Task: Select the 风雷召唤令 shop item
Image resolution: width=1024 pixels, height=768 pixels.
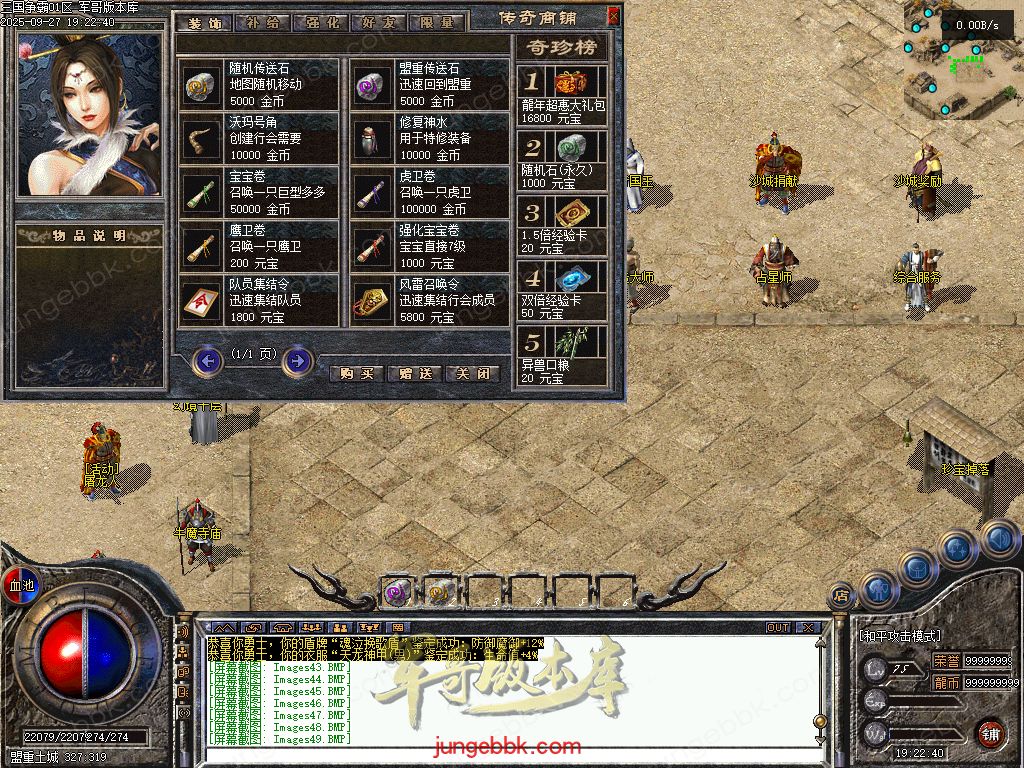Action: coord(430,300)
